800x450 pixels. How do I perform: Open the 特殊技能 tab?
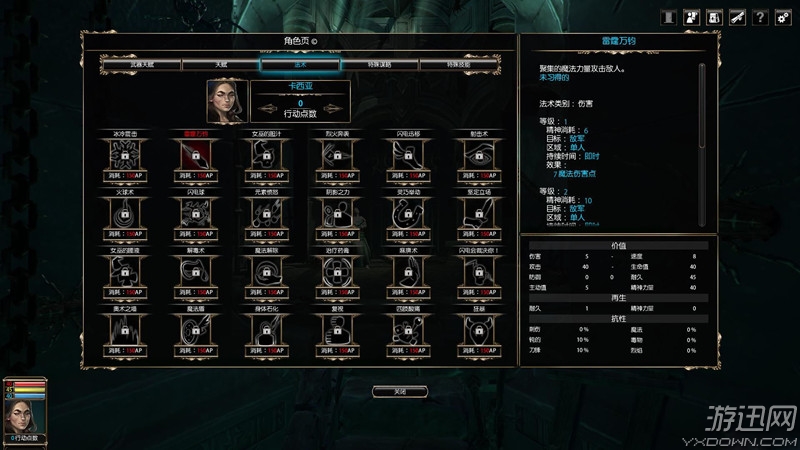point(459,64)
